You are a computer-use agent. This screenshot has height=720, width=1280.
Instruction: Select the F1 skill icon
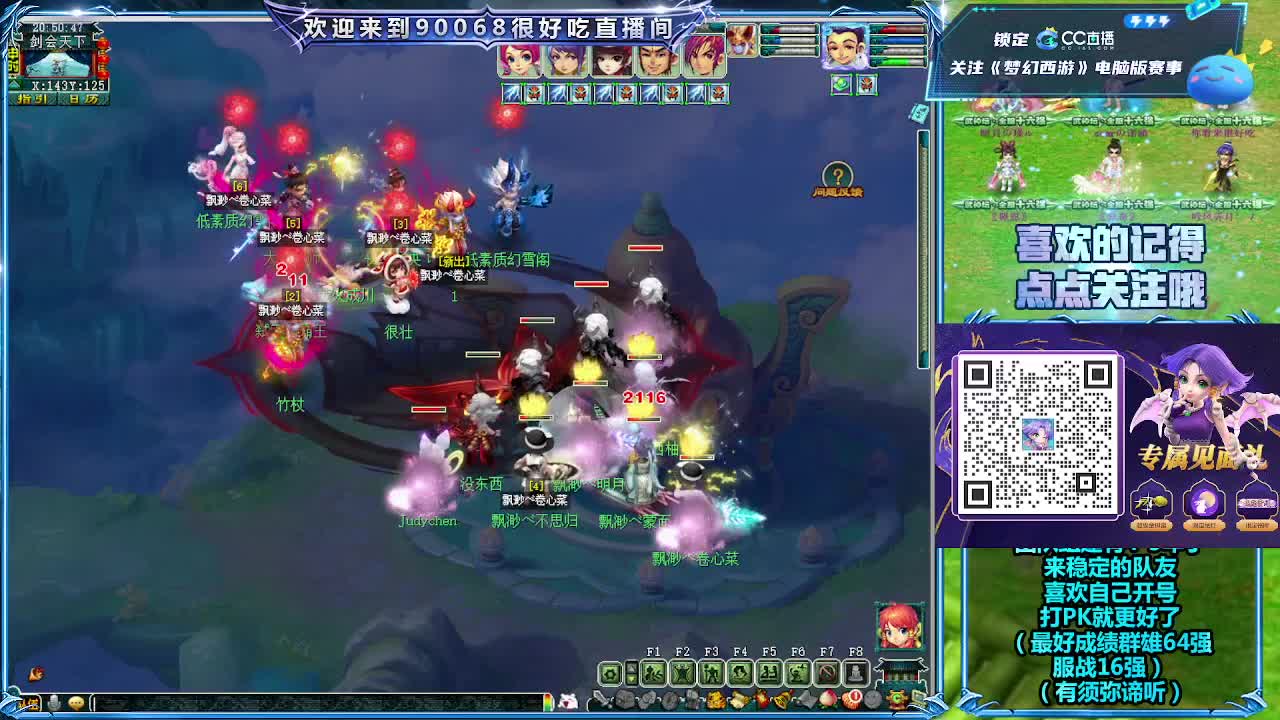pyautogui.click(x=654, y=673)
